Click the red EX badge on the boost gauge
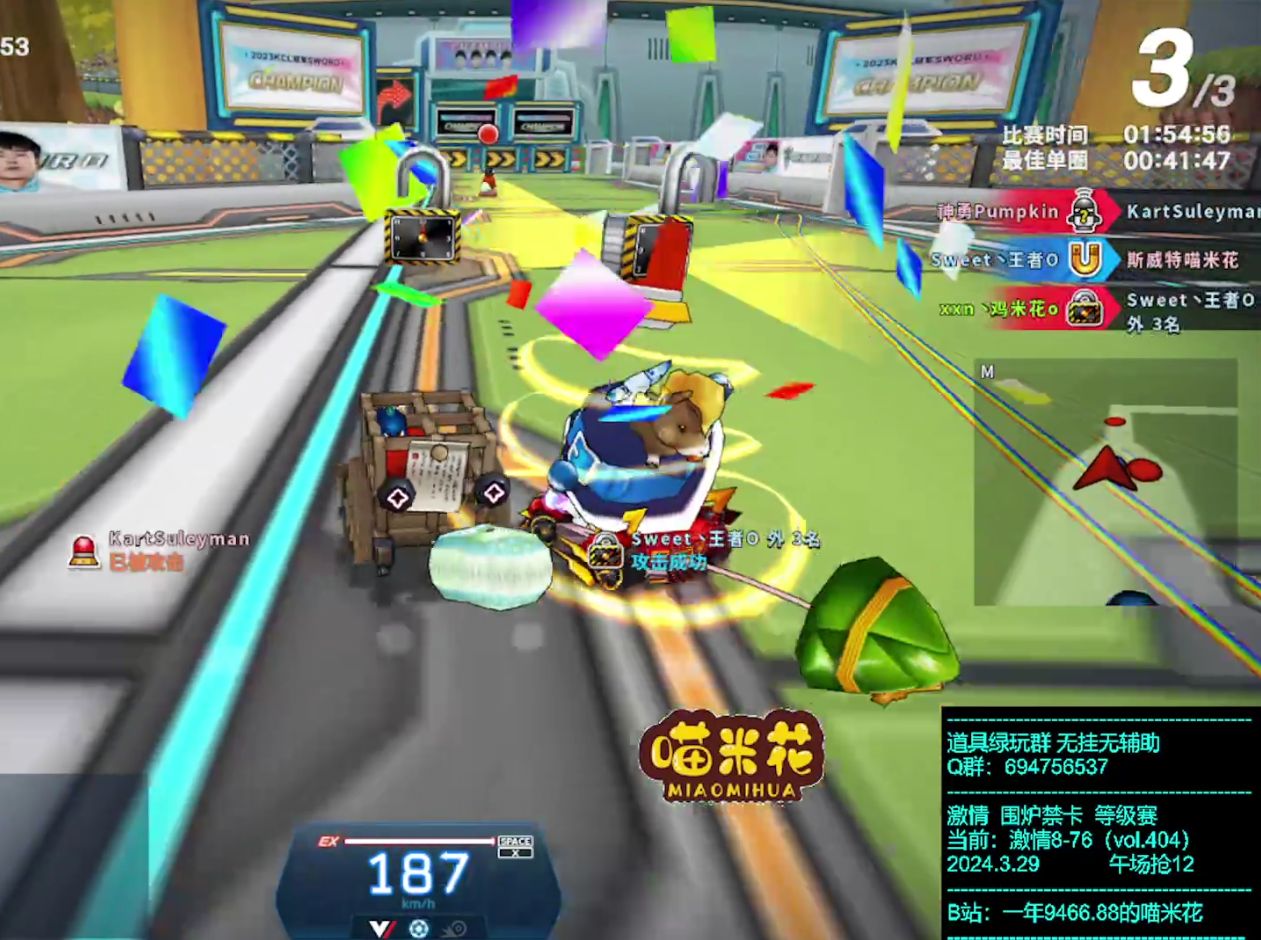Screen dimensions: 1261x940 tap(327, 842)
